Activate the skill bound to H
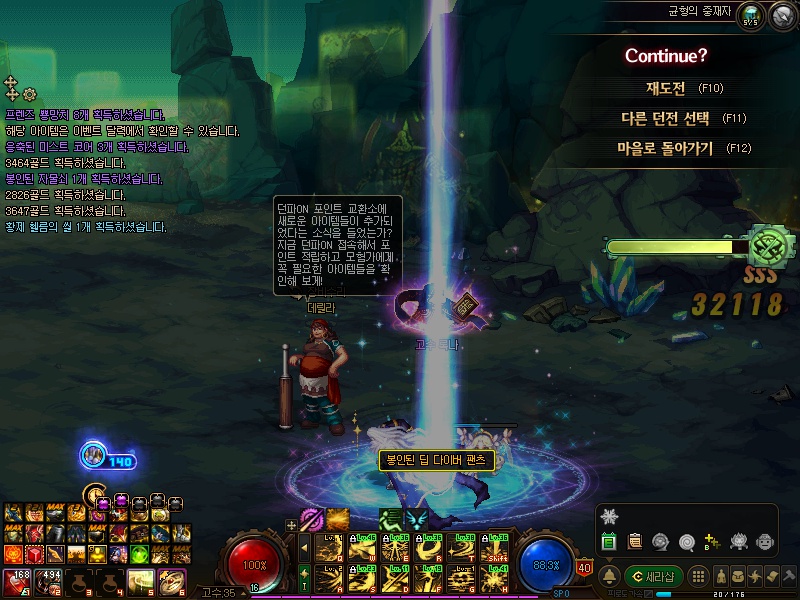This screenshot has height=600, width=800. tap(494, 578)
